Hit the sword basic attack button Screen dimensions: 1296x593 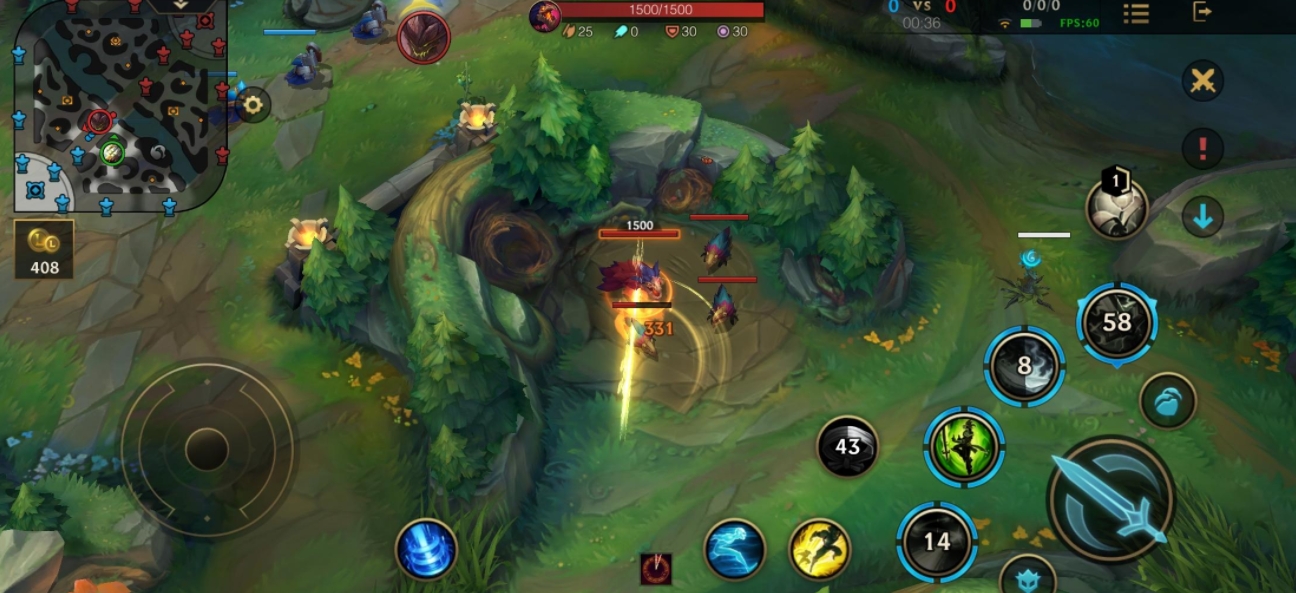[1111, 498]
